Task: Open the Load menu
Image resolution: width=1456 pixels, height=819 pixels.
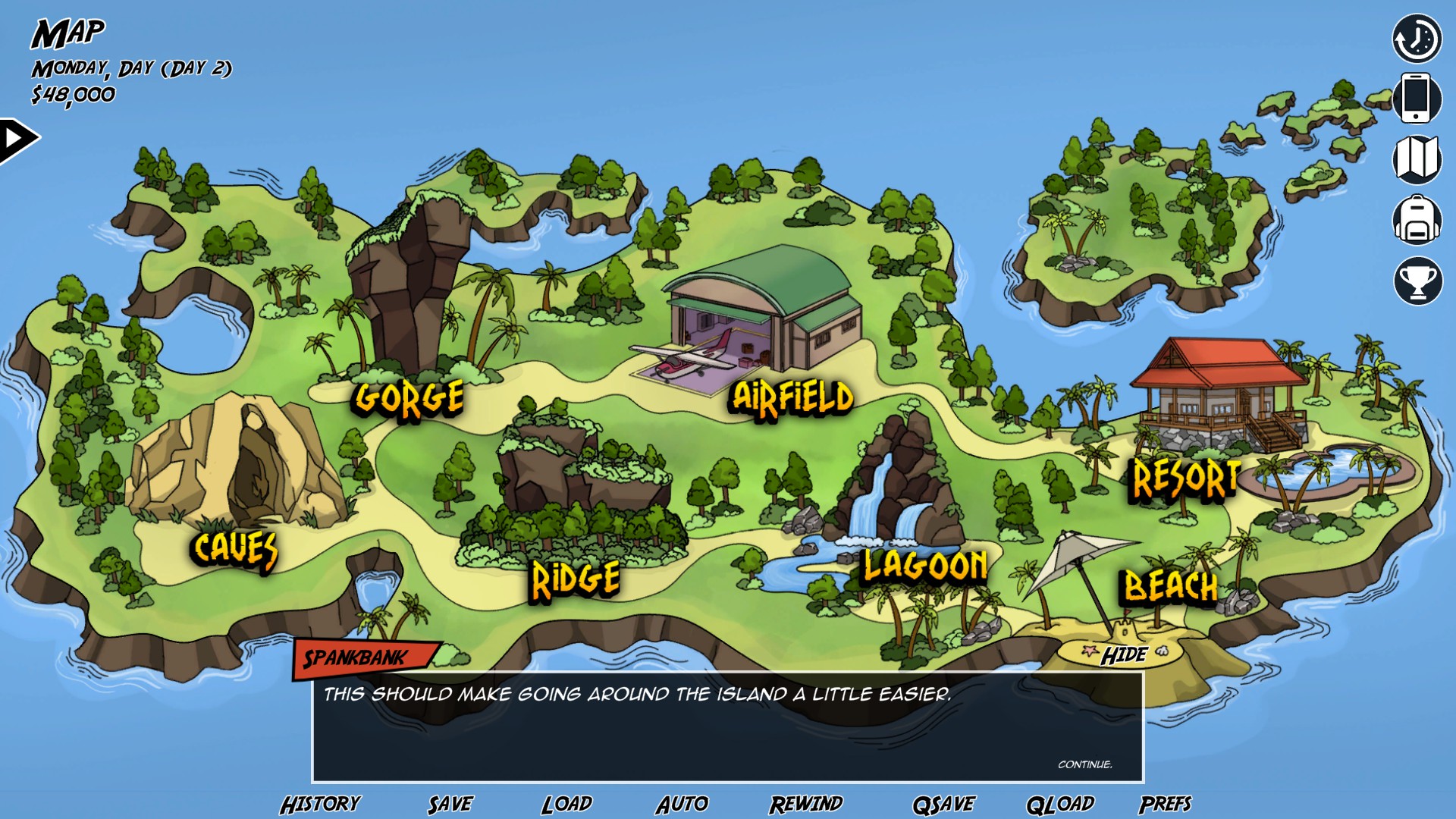Action: pos(566,804)
